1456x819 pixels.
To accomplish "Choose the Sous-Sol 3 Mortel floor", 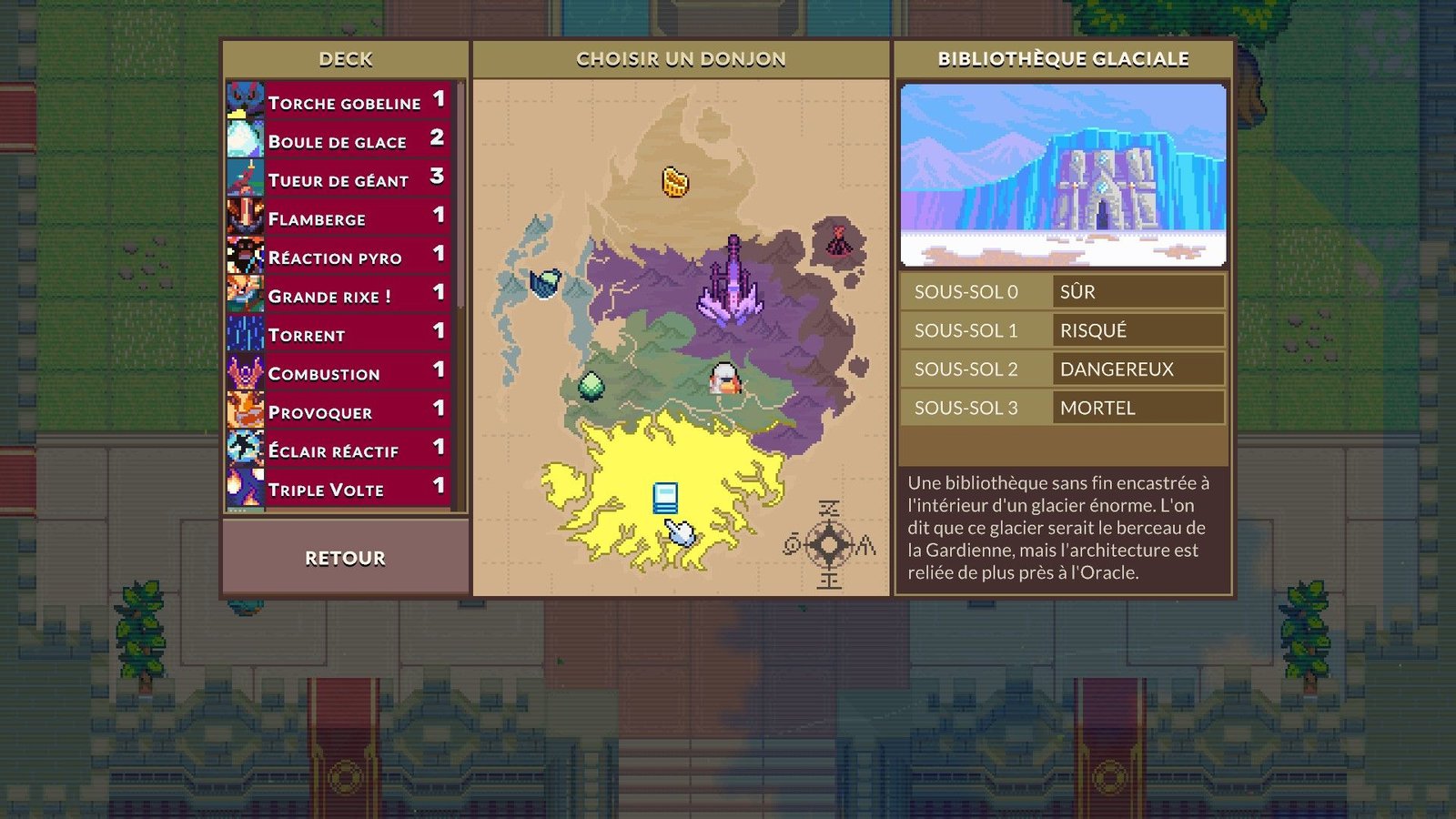I will [1062, 408].
